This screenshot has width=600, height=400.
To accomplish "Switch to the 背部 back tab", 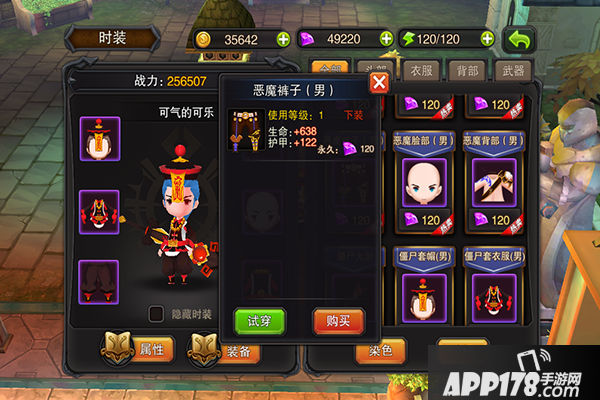I will point(467,71).
